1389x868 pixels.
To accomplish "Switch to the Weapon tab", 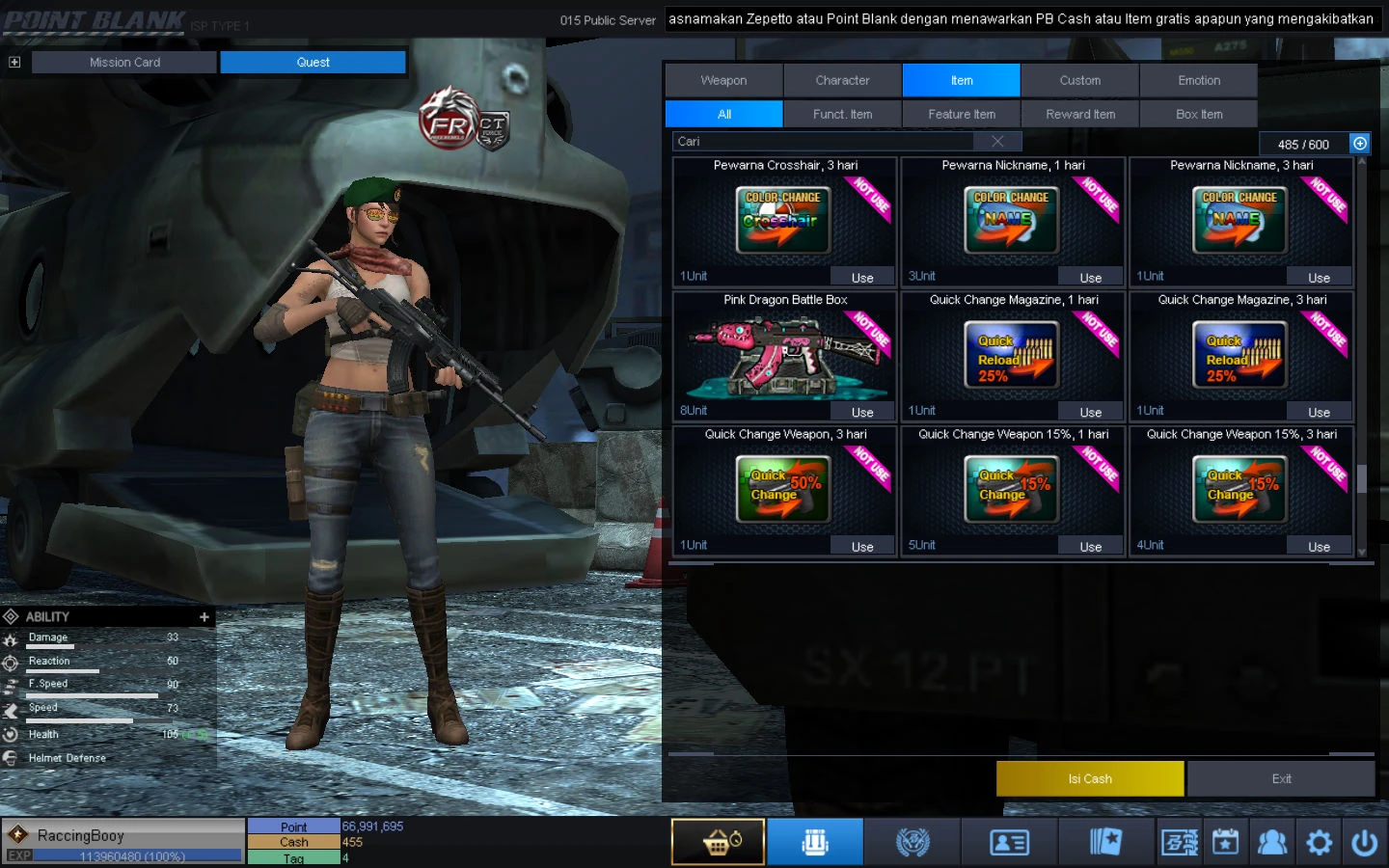I will pos(723,81).
